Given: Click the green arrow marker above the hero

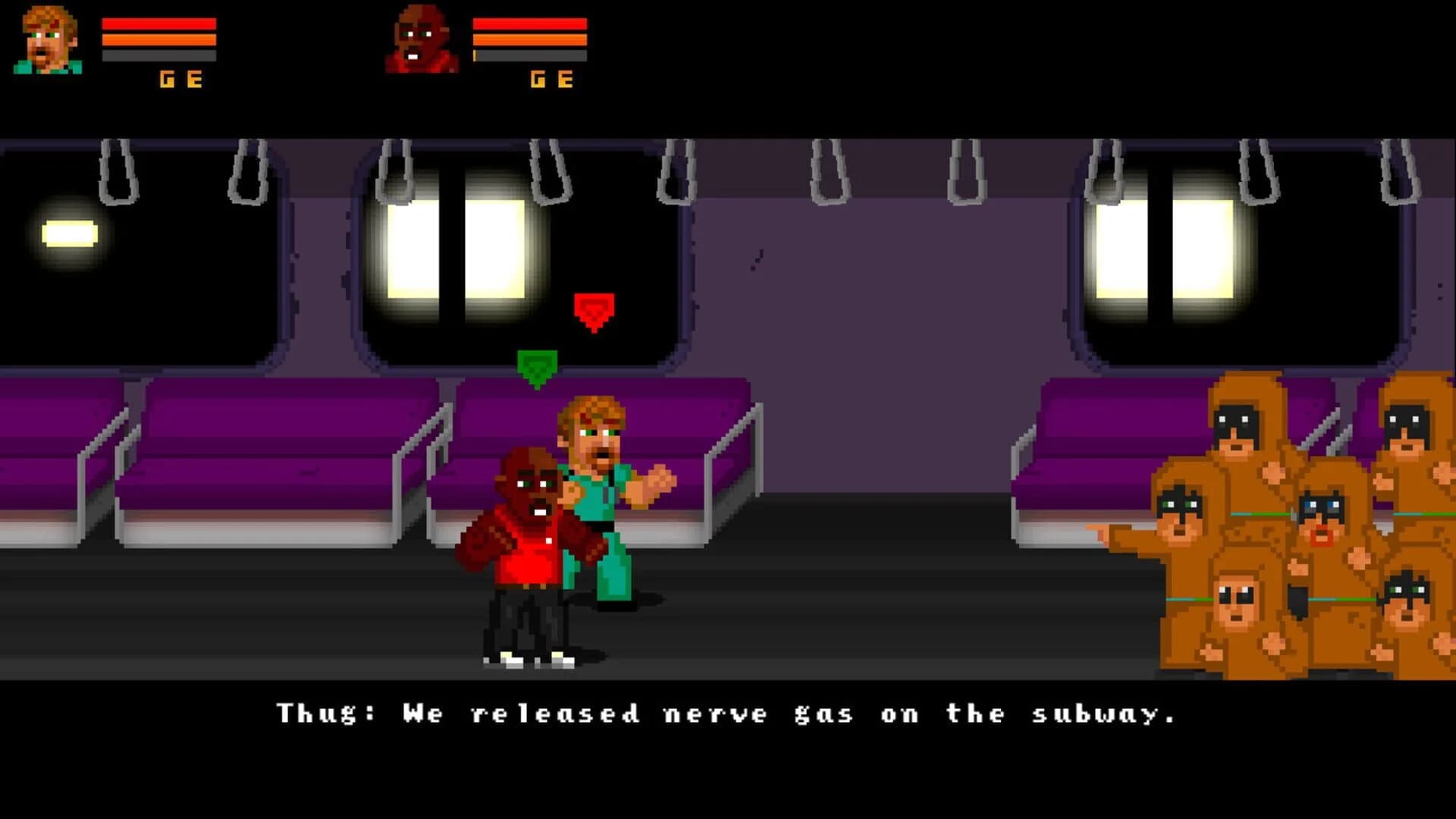Looking at the screenshot, I should 539,366.
